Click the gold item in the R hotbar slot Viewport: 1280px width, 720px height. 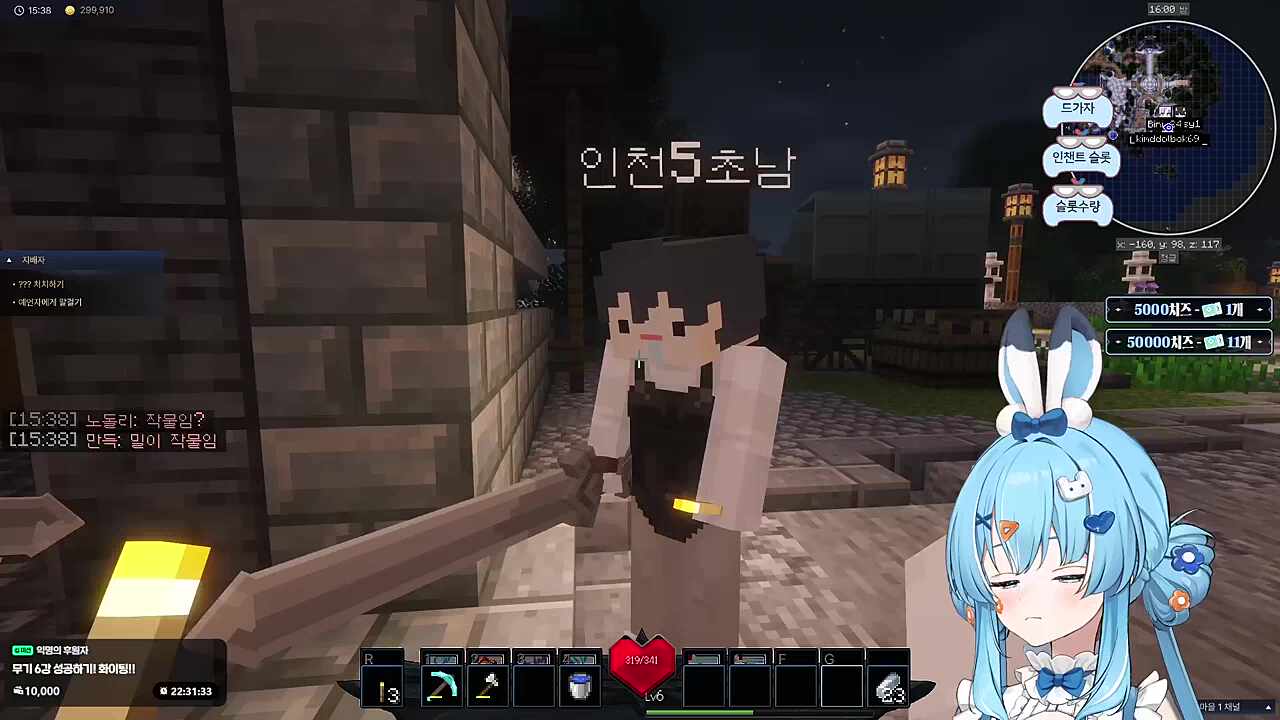[x=386, y=683]
